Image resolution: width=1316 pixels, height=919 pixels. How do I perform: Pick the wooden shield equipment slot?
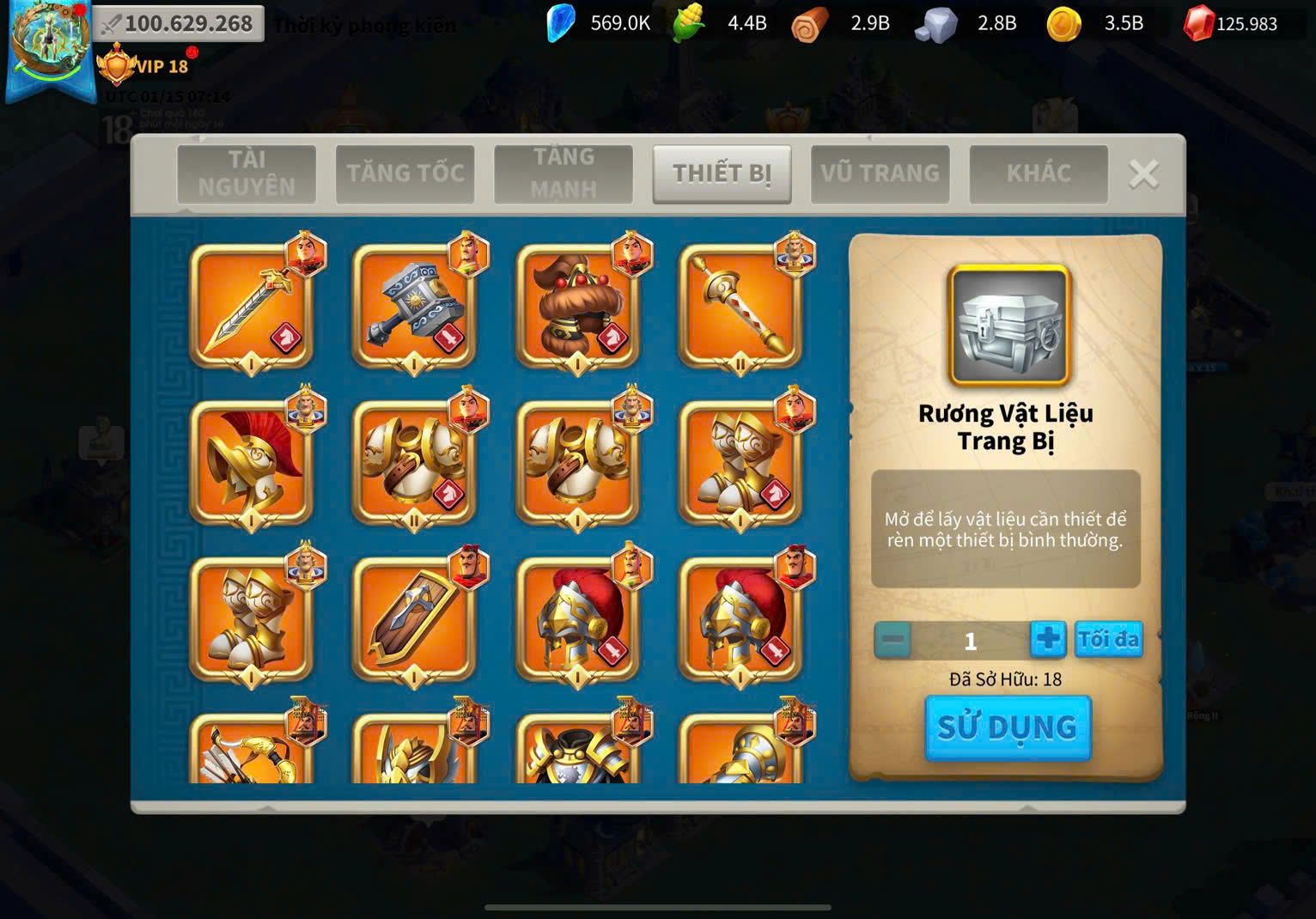(x=414, y=619)
